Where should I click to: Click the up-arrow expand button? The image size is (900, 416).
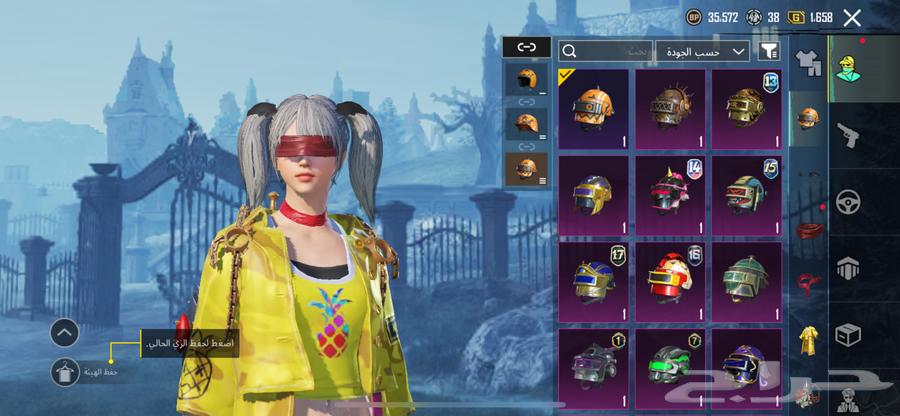click(x=64, y=332)
